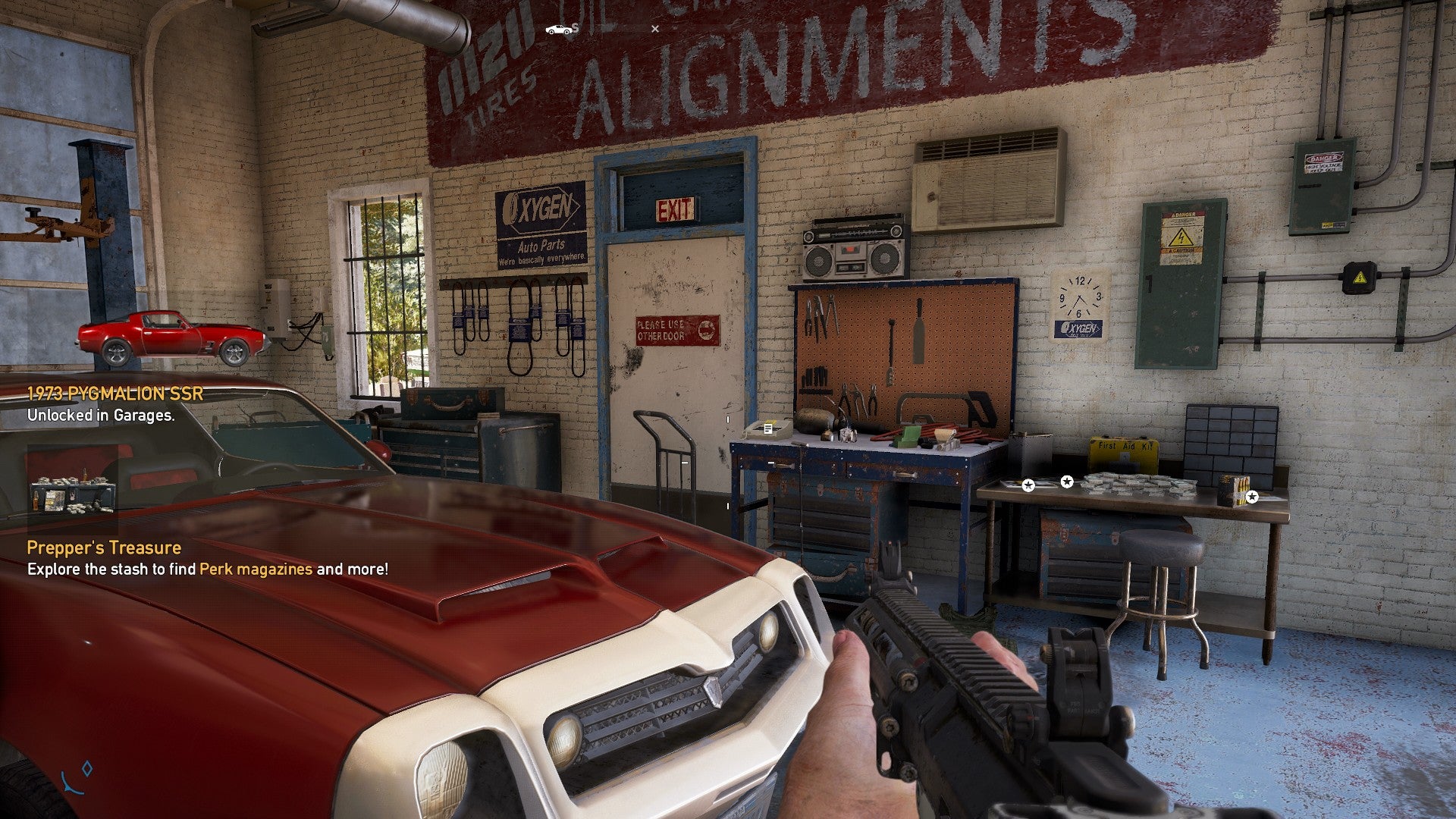Click the blue diamond indicator icon
The width and height of the screenshot is (1456, 819).
coord(87,769)
